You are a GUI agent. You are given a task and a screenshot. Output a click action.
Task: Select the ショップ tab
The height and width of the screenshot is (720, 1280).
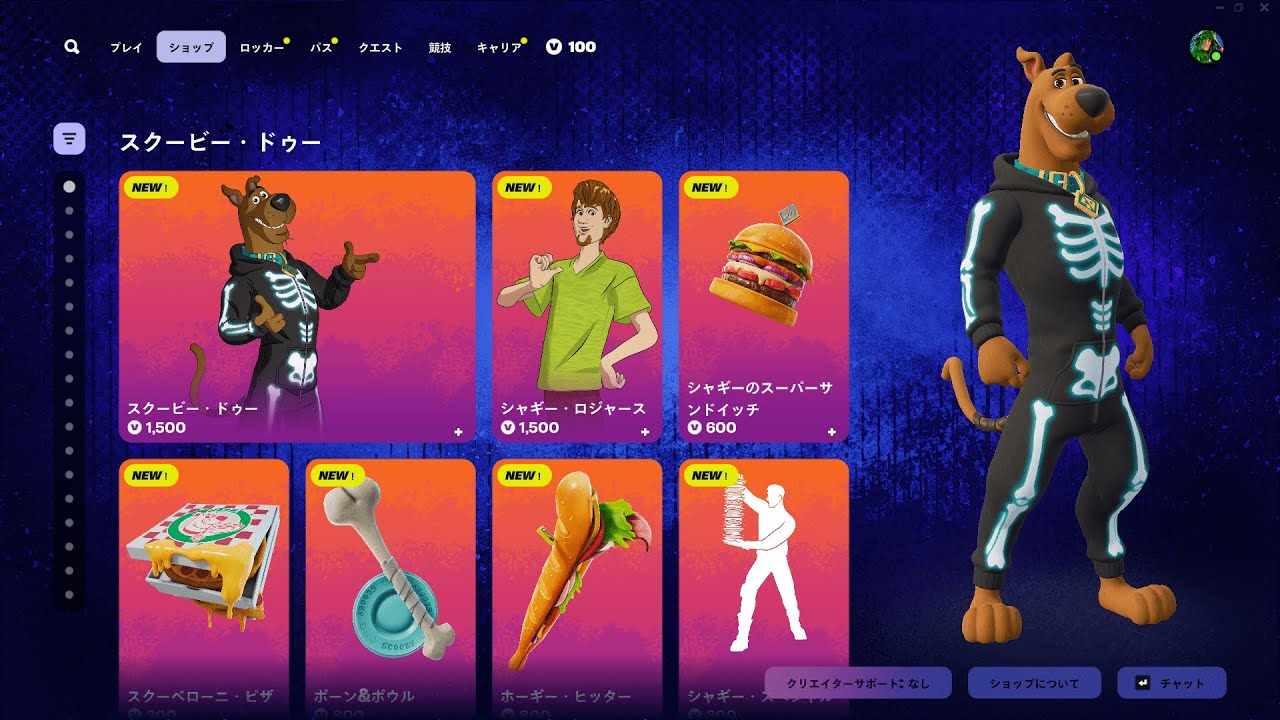191,47
